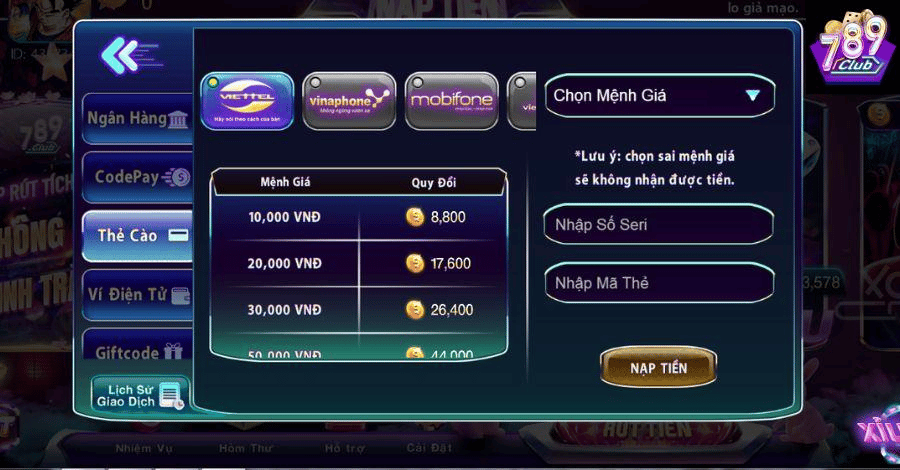Select the 30,000 VNĐ denomination row
The width and height of the screenshot is (900, 470).
click(x=357, y=310)
